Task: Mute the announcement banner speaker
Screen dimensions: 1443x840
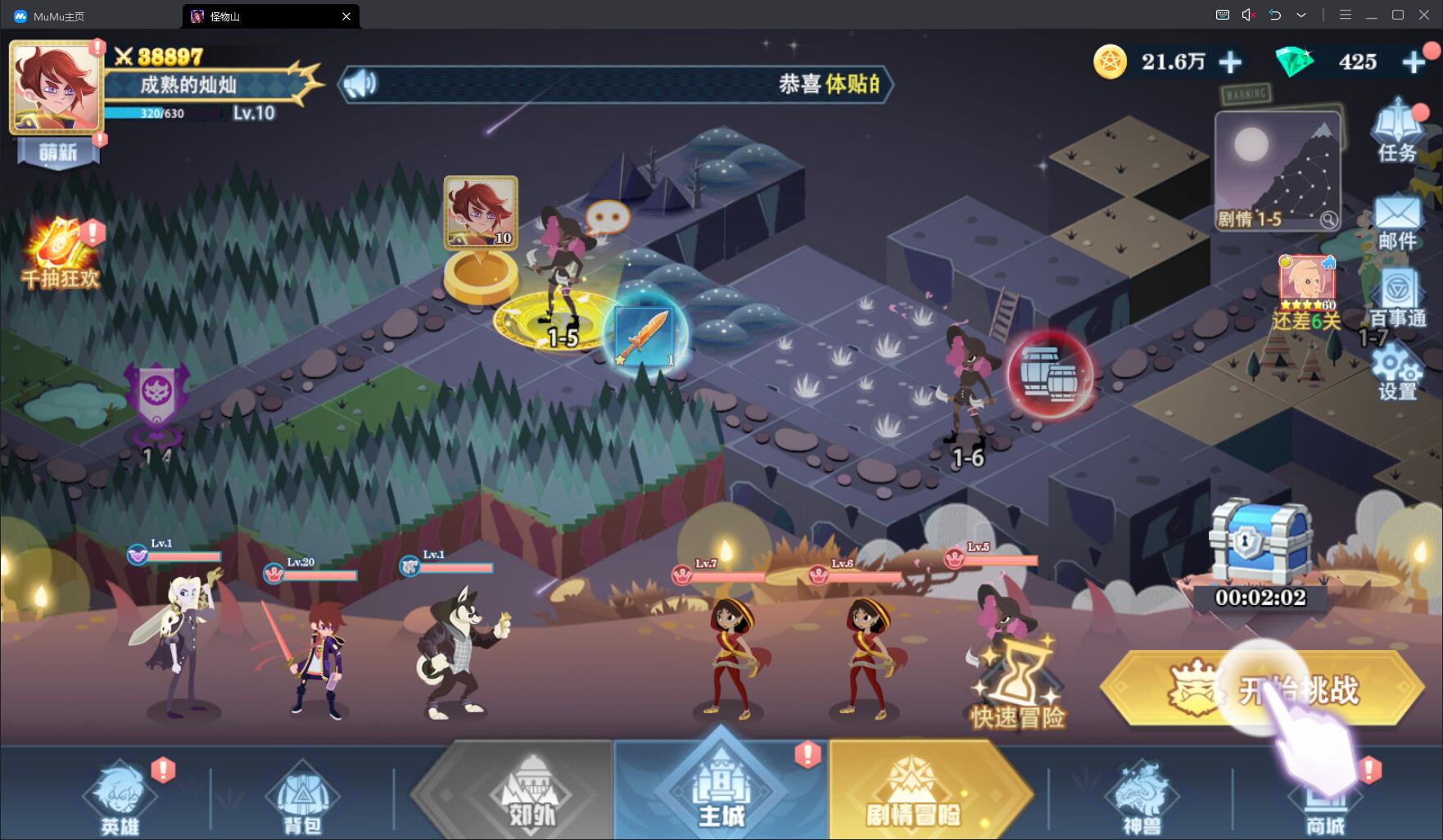Action: pos(360,84)
